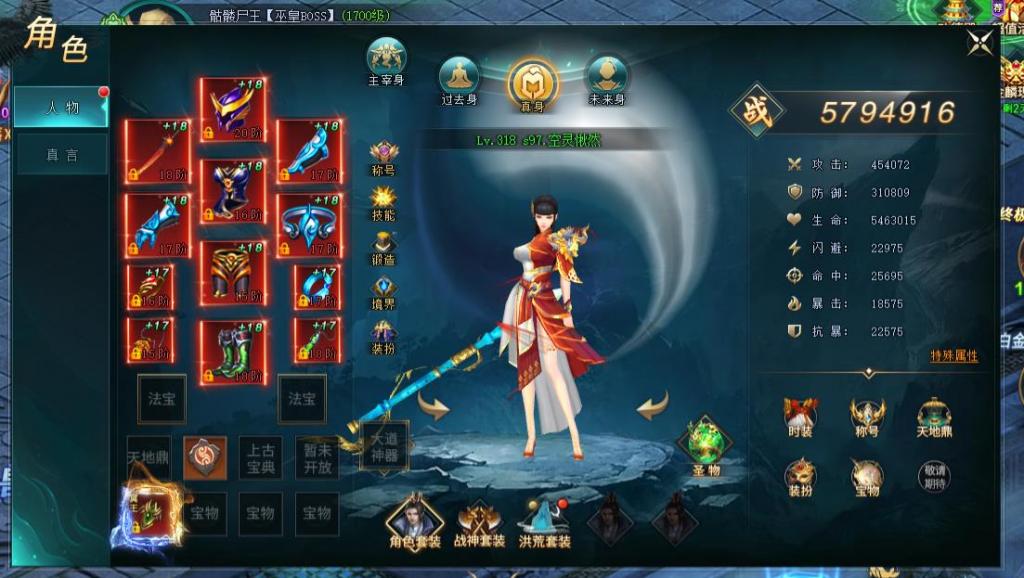
Task: Open the 真言 tab
Action: (x=61, y=155)
